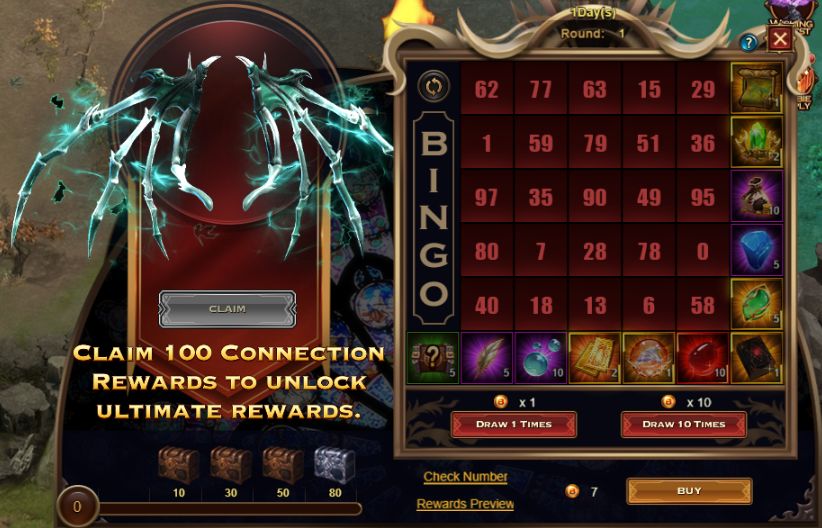This screenshot has width=822, height=528.
Task: Choose the bingo tile numbered 90
Action: 595,197
